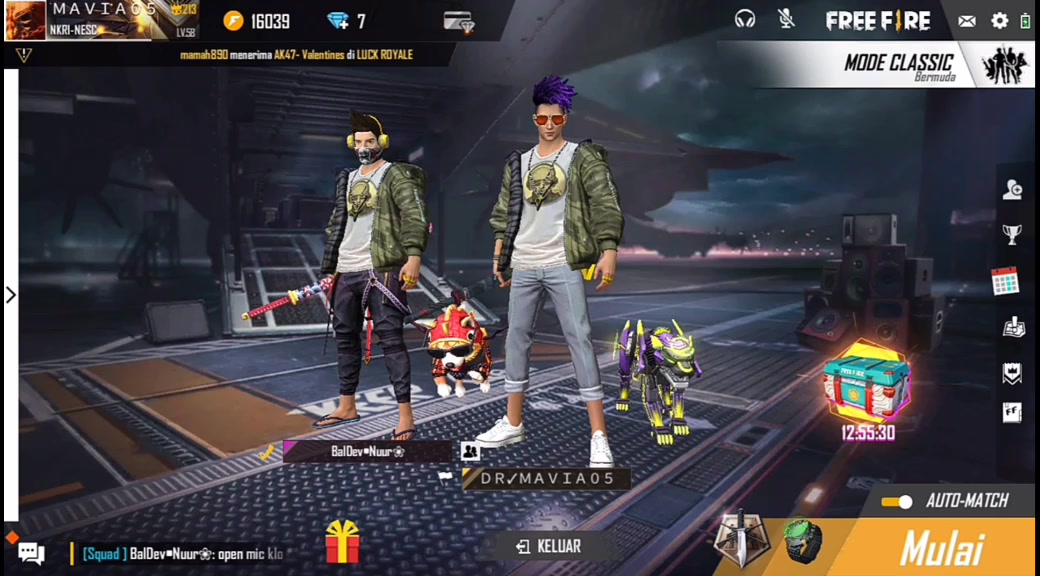This screenshot has width=1040, height=576.
Task: Open the add friend icon
Action: [x=1012, y=190]
